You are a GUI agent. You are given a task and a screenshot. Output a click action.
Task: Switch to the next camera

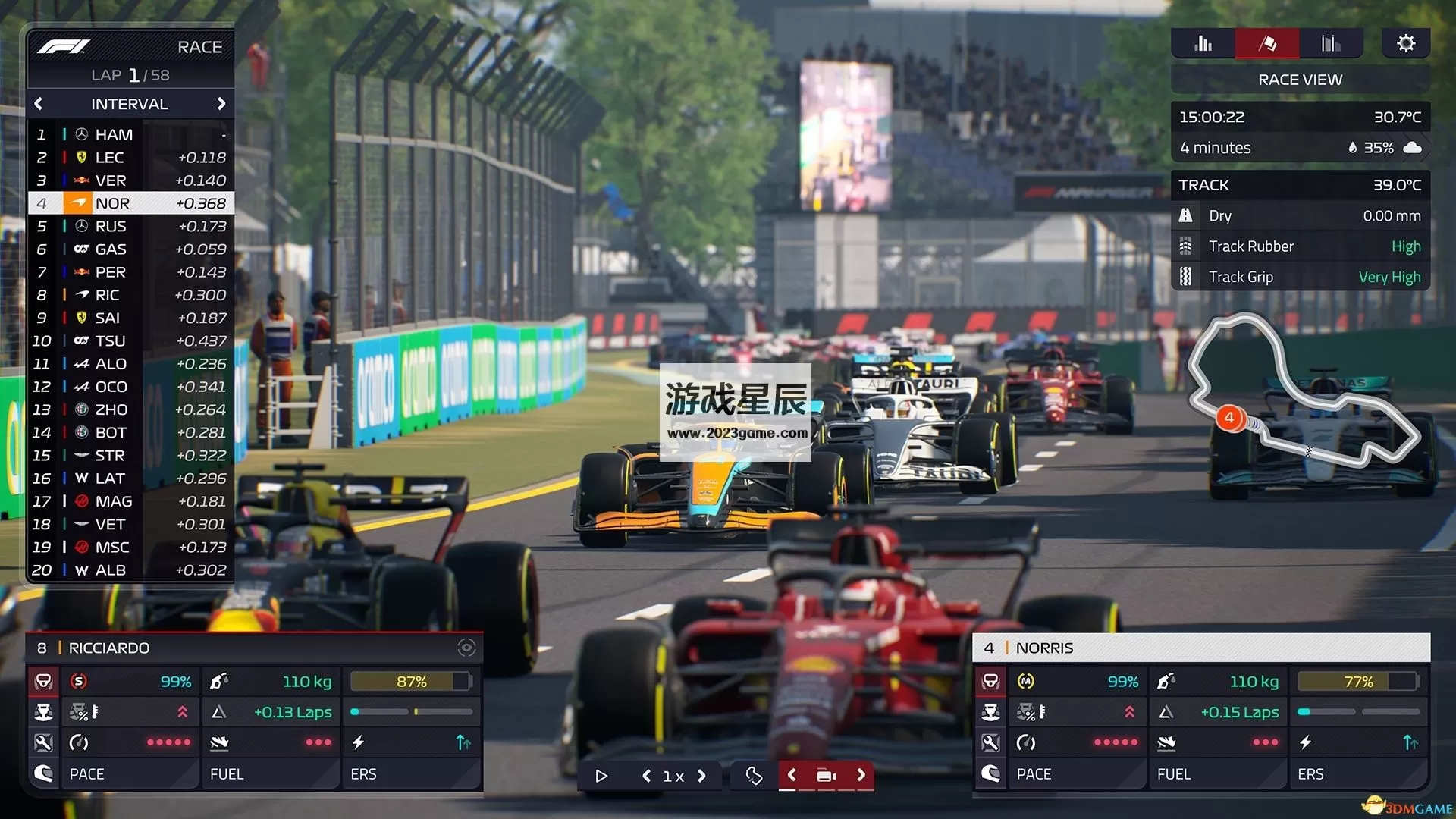pyautogui.click(x=861, y=775)
